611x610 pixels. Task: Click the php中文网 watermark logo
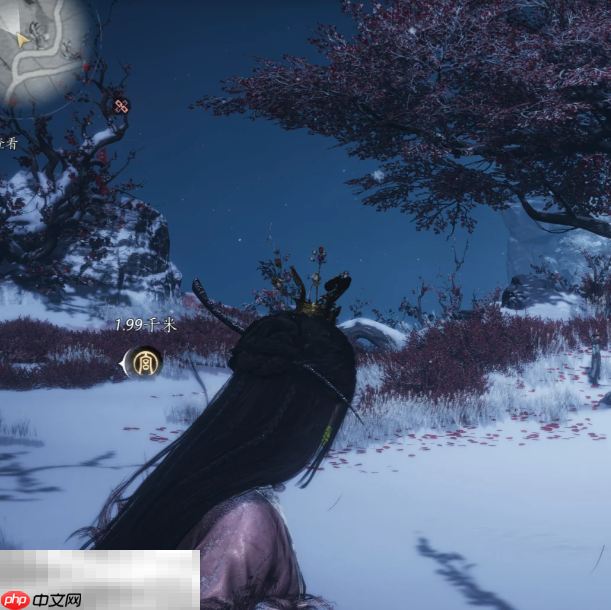click(x=42, y=599)
